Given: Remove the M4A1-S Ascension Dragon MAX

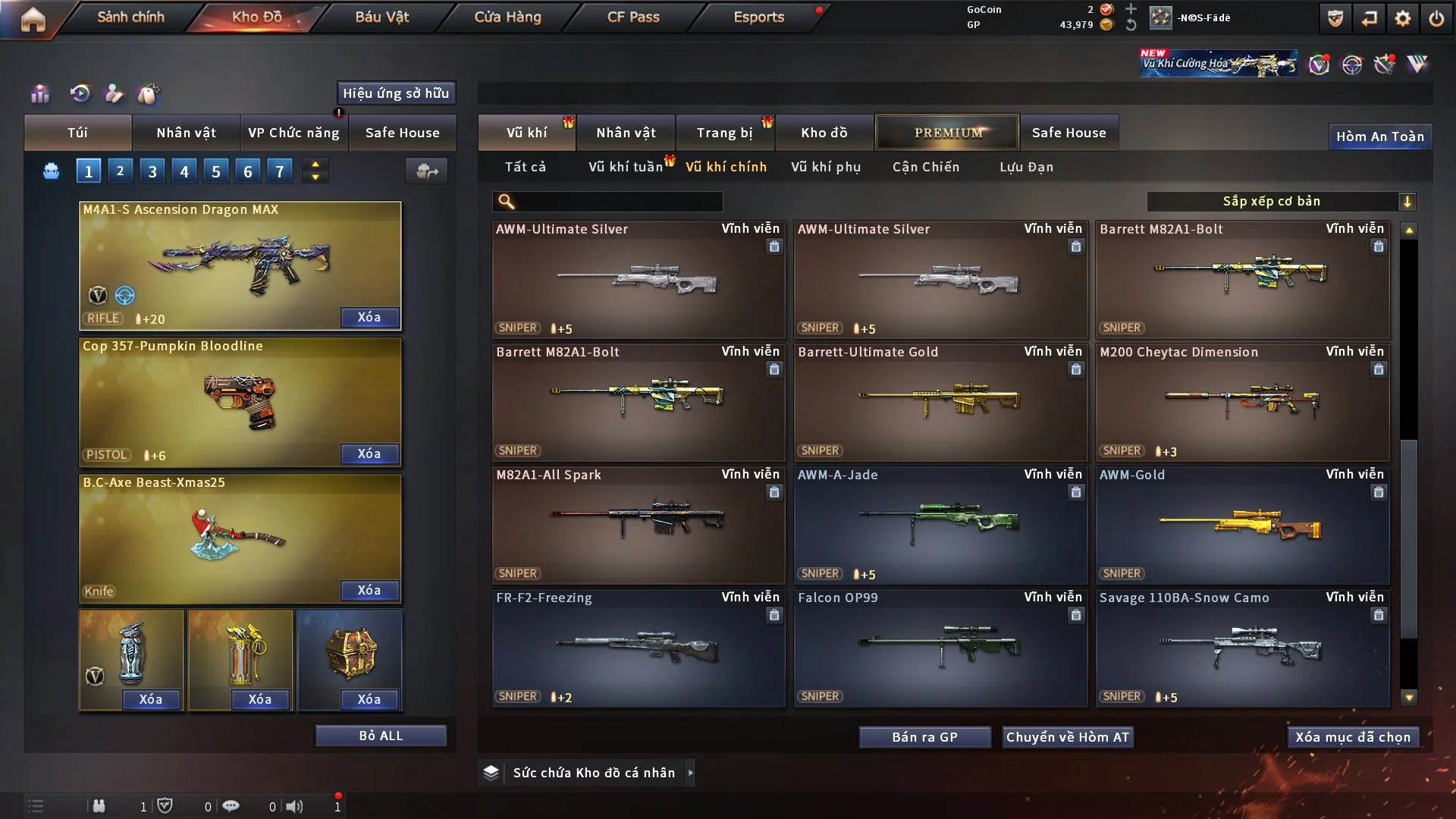Looking at the screenshot, I should (369, 317).
